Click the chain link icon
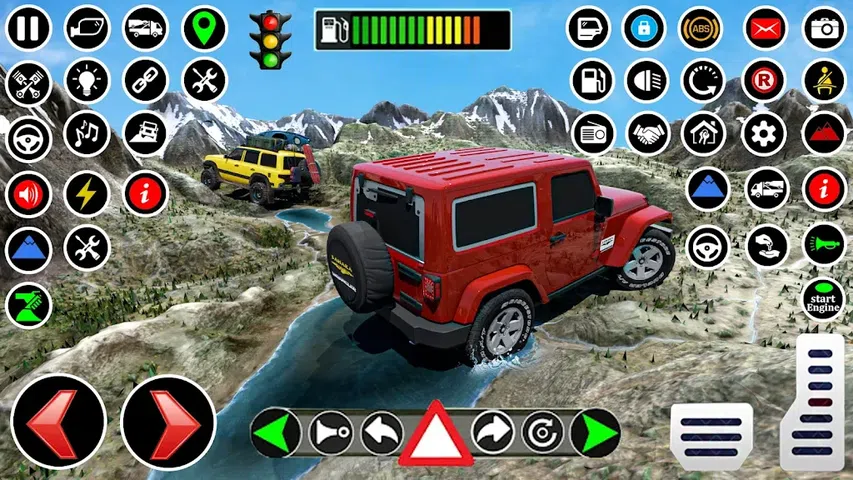Image resolution: width=853 pixels, height=480 pixels. (146, 81)
